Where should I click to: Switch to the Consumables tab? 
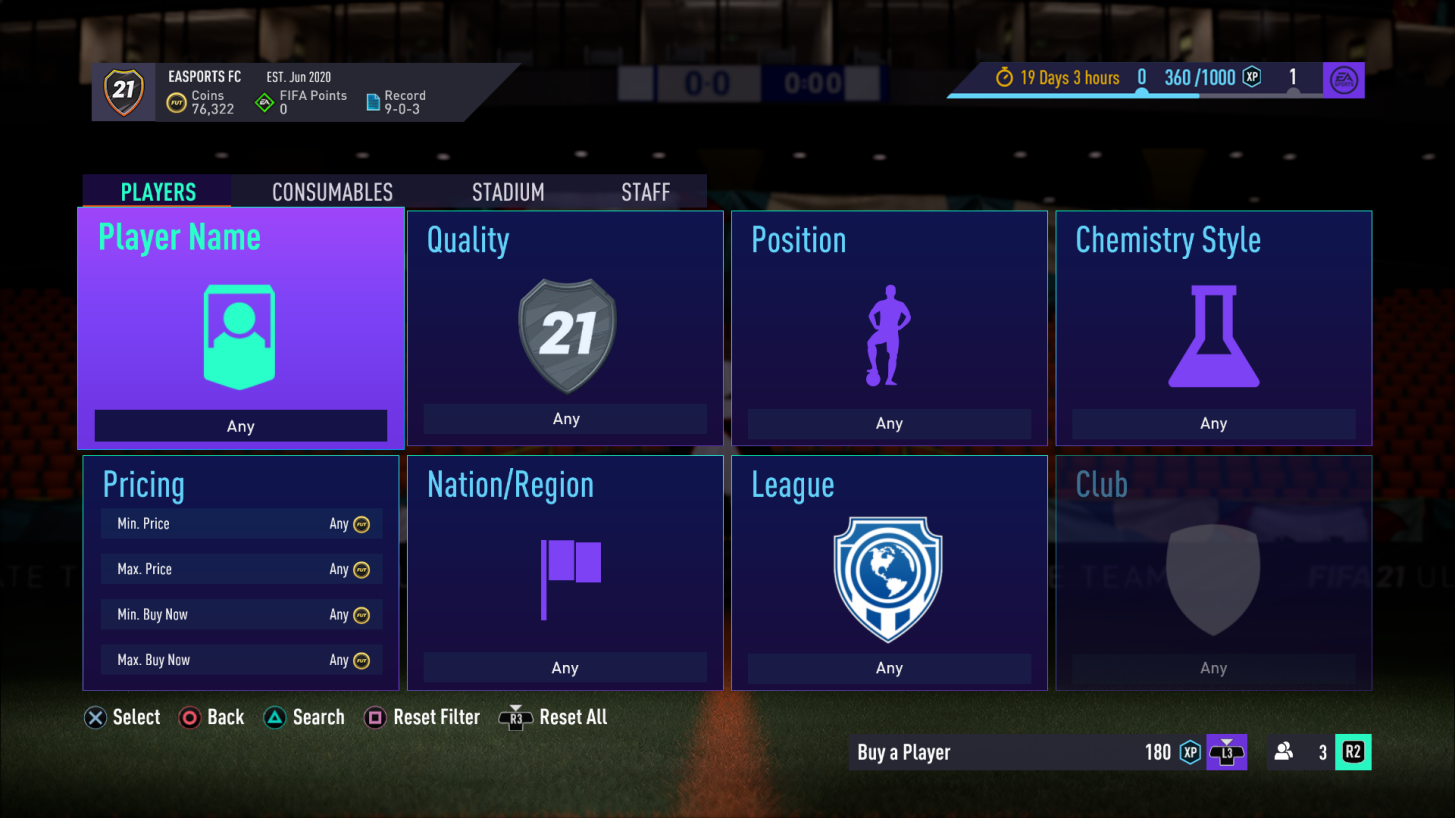coord(332,191)
